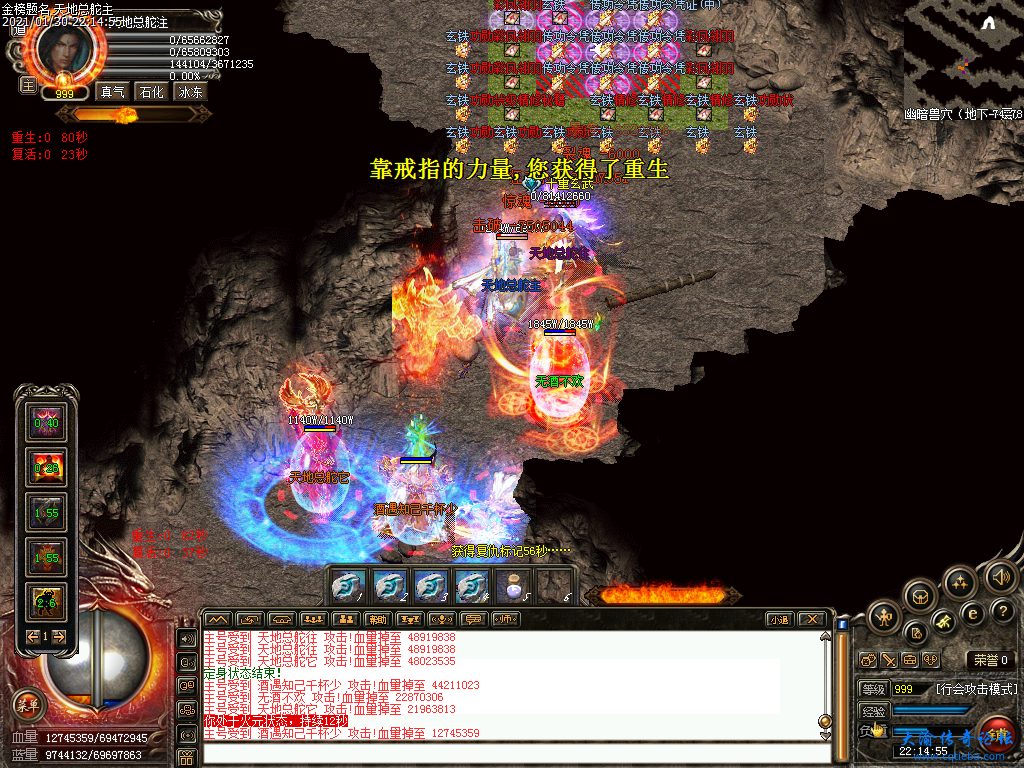Click the cave minimap
This screenshot has width=1024, height=768.
click(x=963, y=54)
